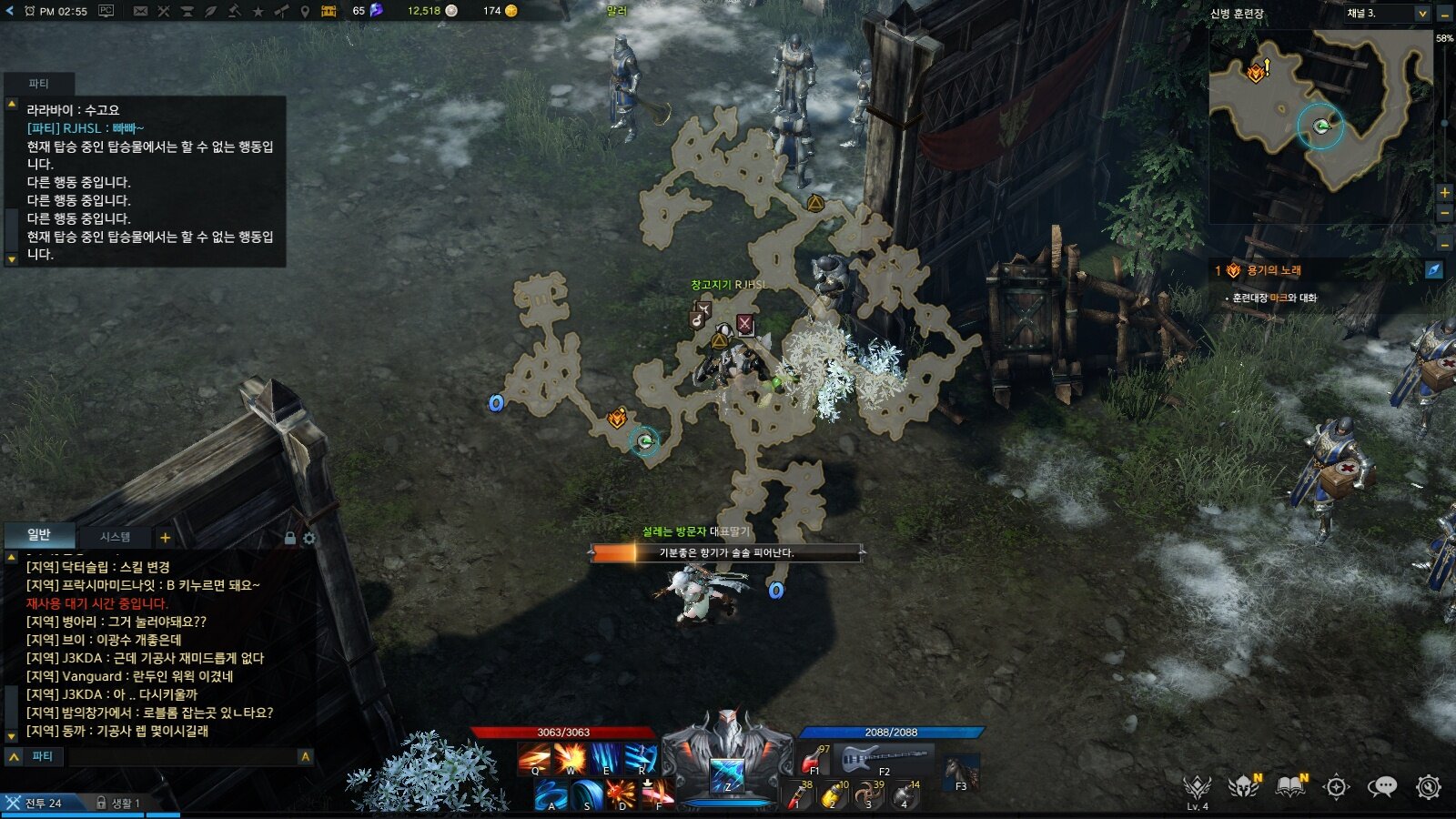
Task: Open chat settings gear icon
Action: pyautogui.click(x=309, y=539)
